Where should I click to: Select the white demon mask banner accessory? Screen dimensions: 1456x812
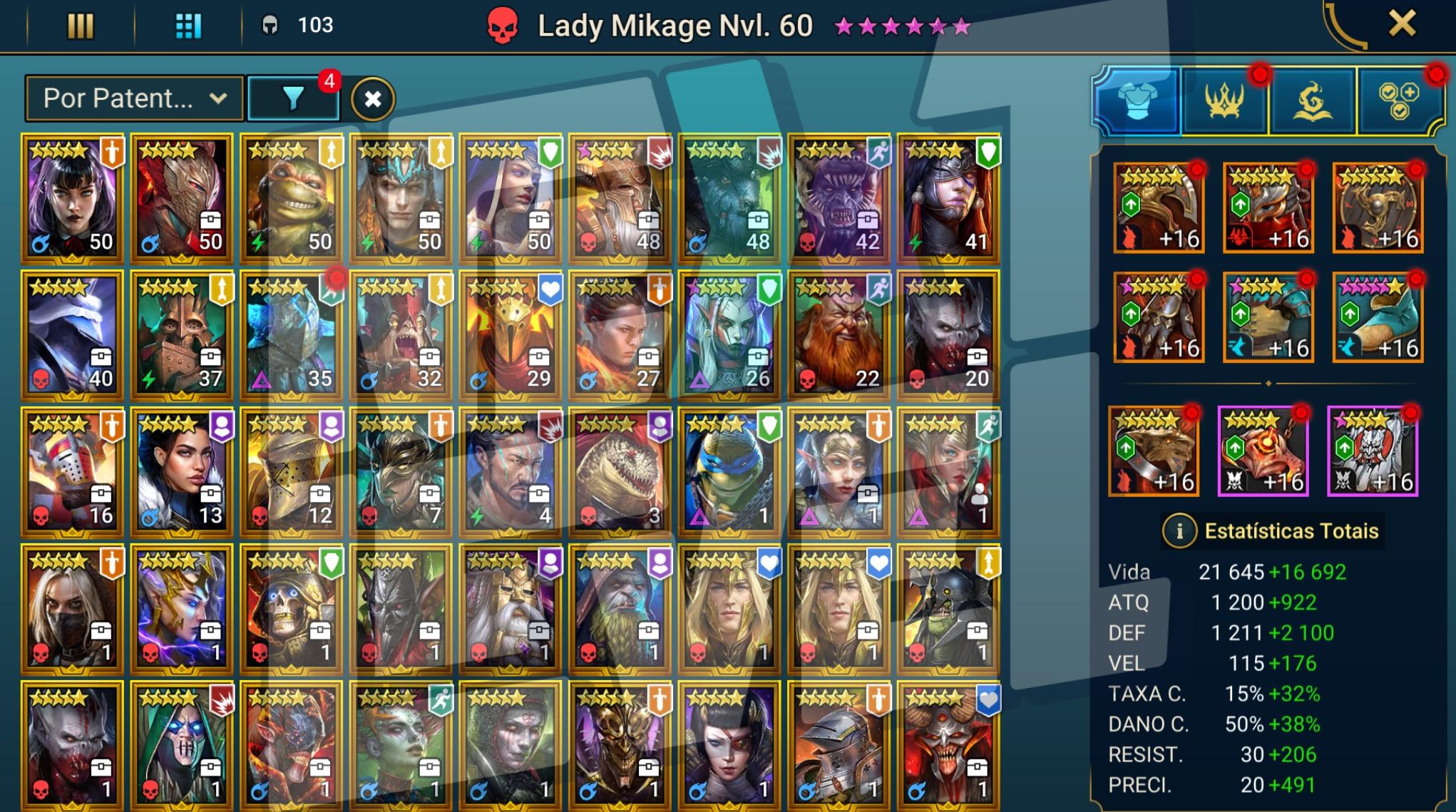click(1372, 451)
